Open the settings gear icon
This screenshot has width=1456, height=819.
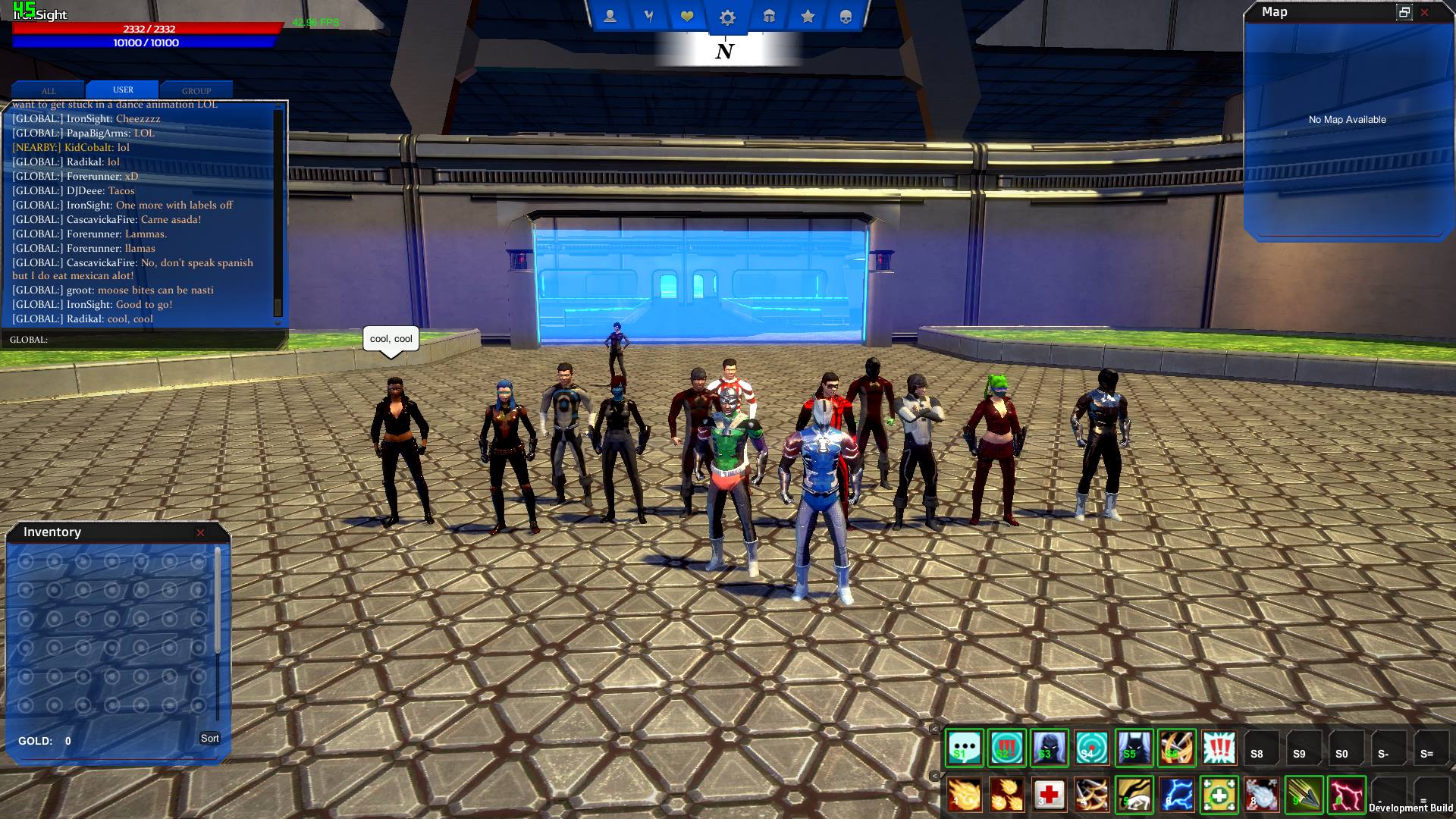coord(728,17)
